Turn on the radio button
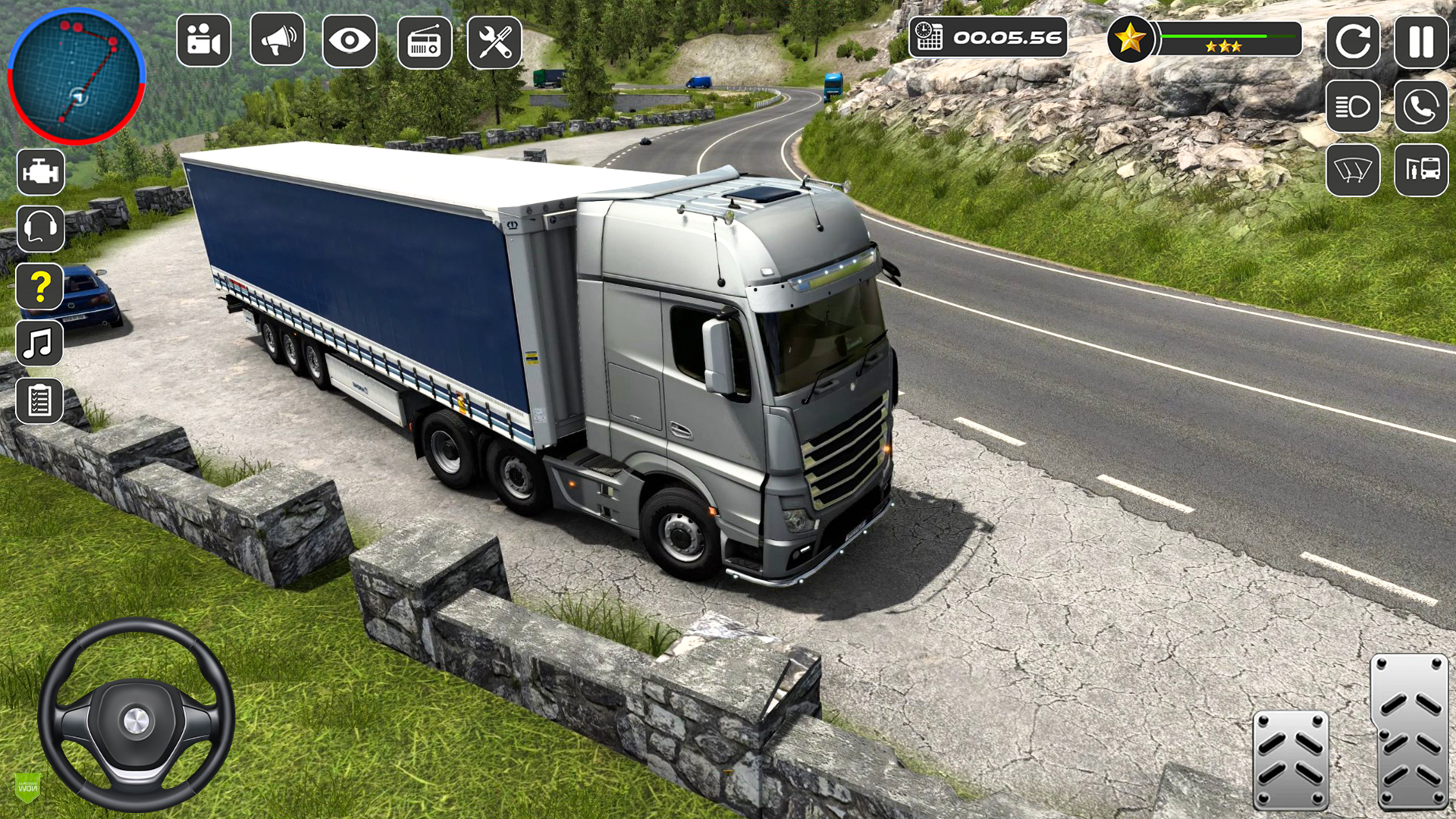Viewport: 1456px width, 819px height. (425, 42)
